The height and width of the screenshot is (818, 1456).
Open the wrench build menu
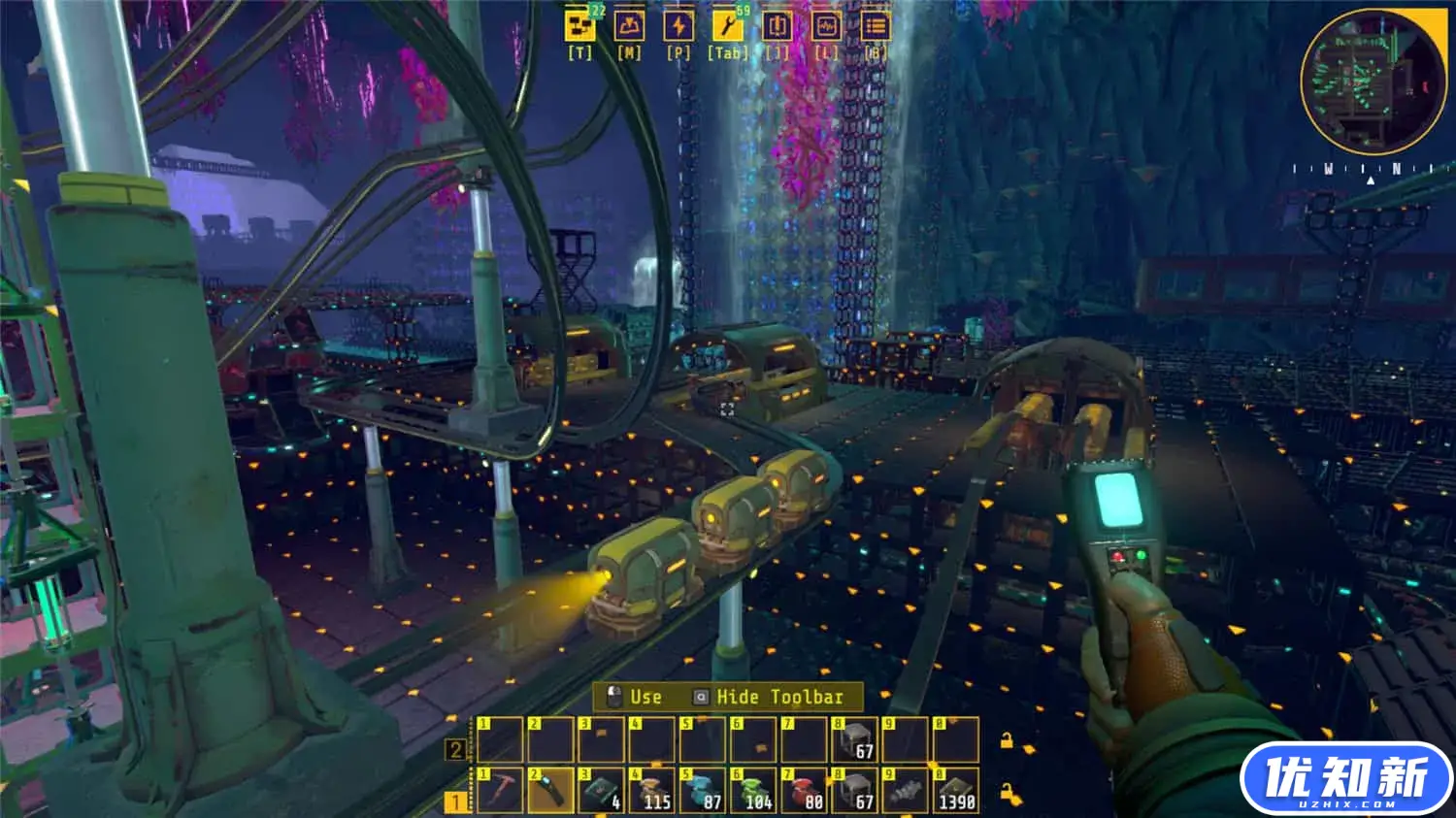pyautogui.click(x=727, y=26)
